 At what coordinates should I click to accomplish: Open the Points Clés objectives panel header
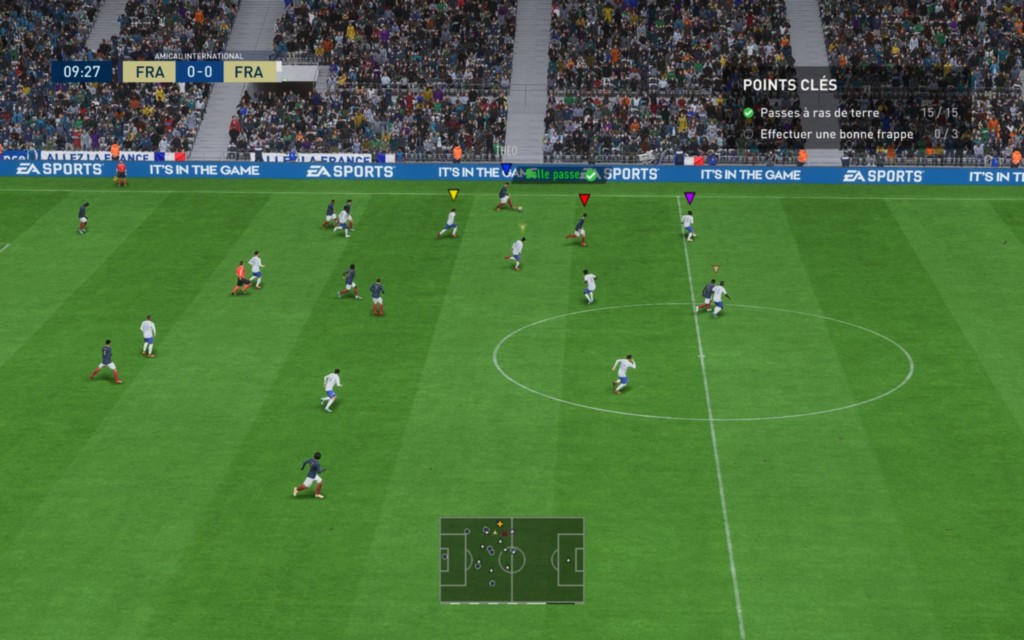790,86
